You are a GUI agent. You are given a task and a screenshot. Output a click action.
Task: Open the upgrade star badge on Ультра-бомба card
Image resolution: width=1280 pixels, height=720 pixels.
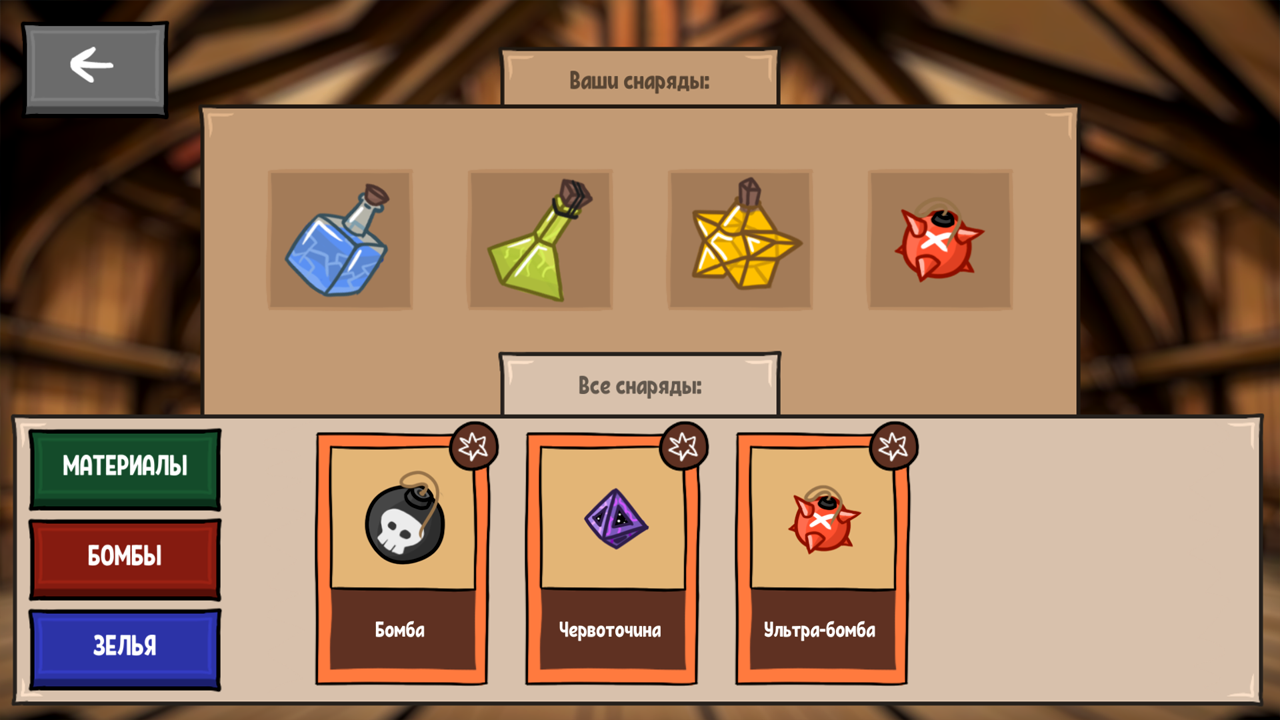coord(894,447)
